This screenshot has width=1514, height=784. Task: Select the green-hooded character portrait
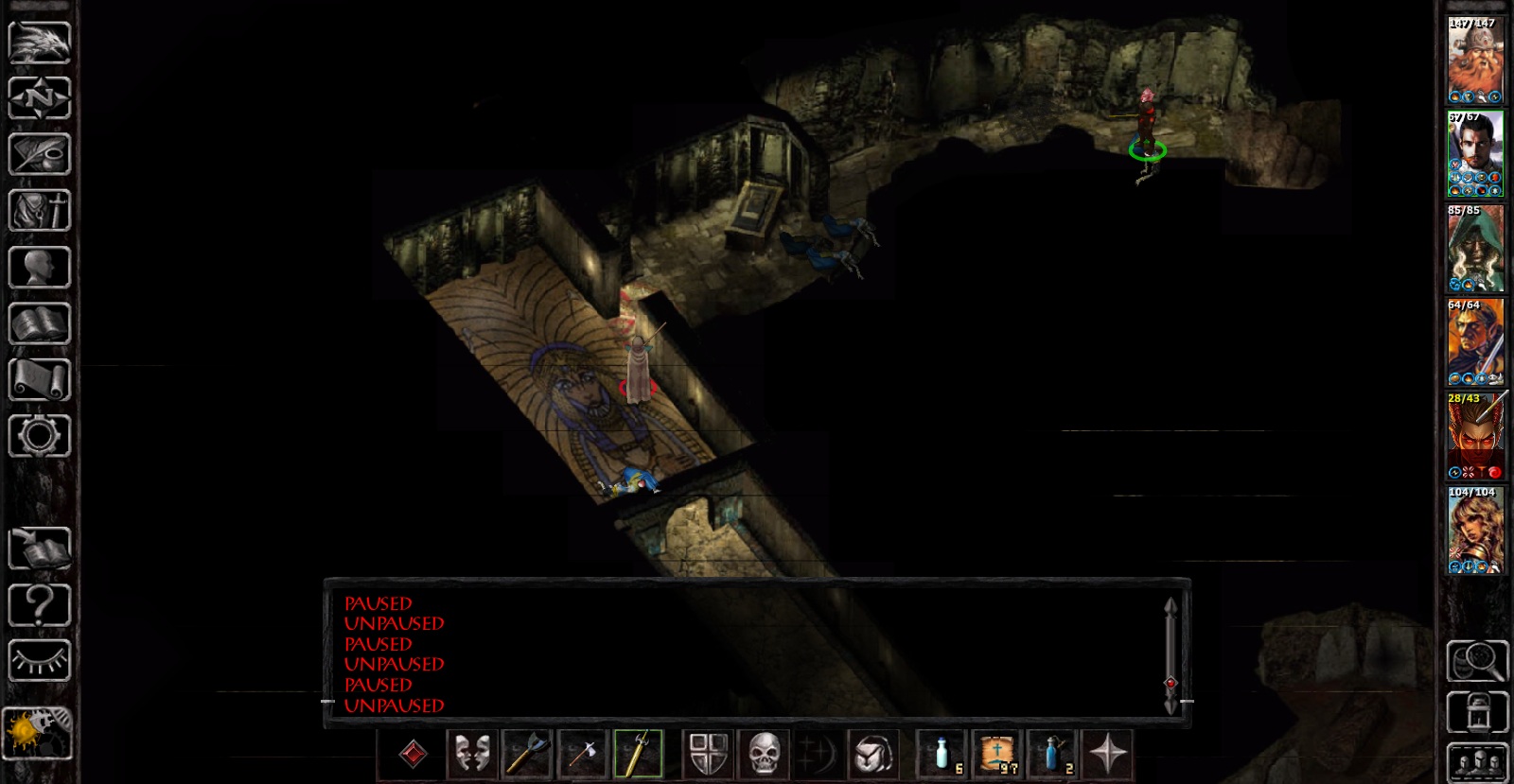(1474, 249)
